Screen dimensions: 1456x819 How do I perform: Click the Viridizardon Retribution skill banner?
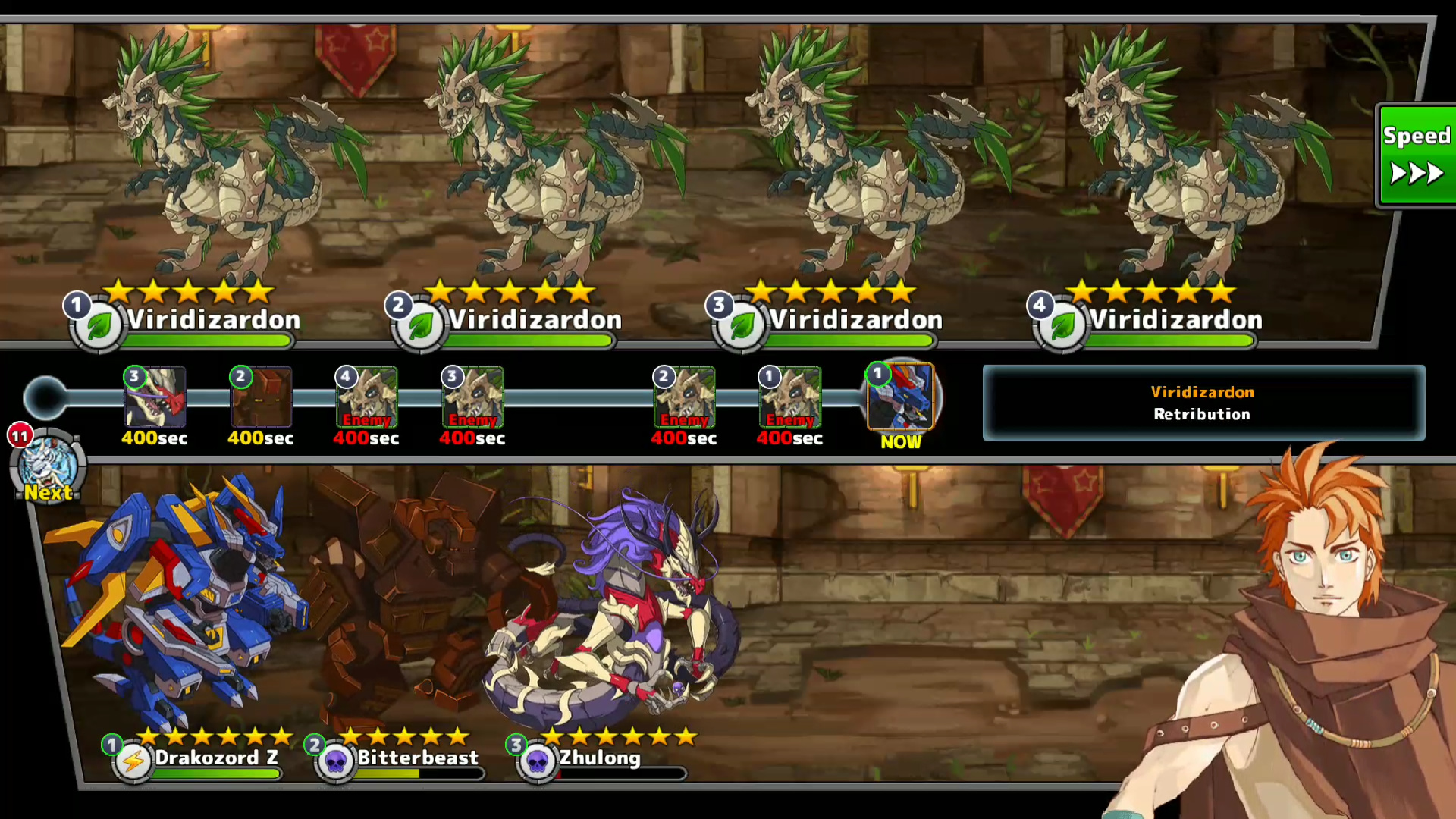pos(1203,403)
